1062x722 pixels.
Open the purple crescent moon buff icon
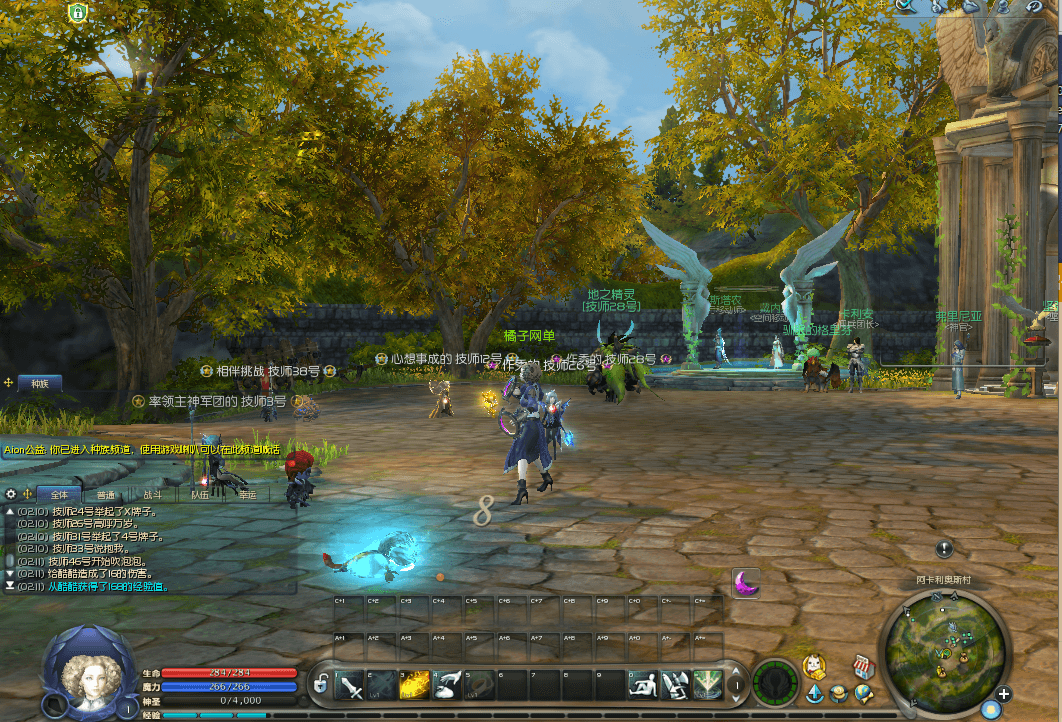tap(745, 581)
